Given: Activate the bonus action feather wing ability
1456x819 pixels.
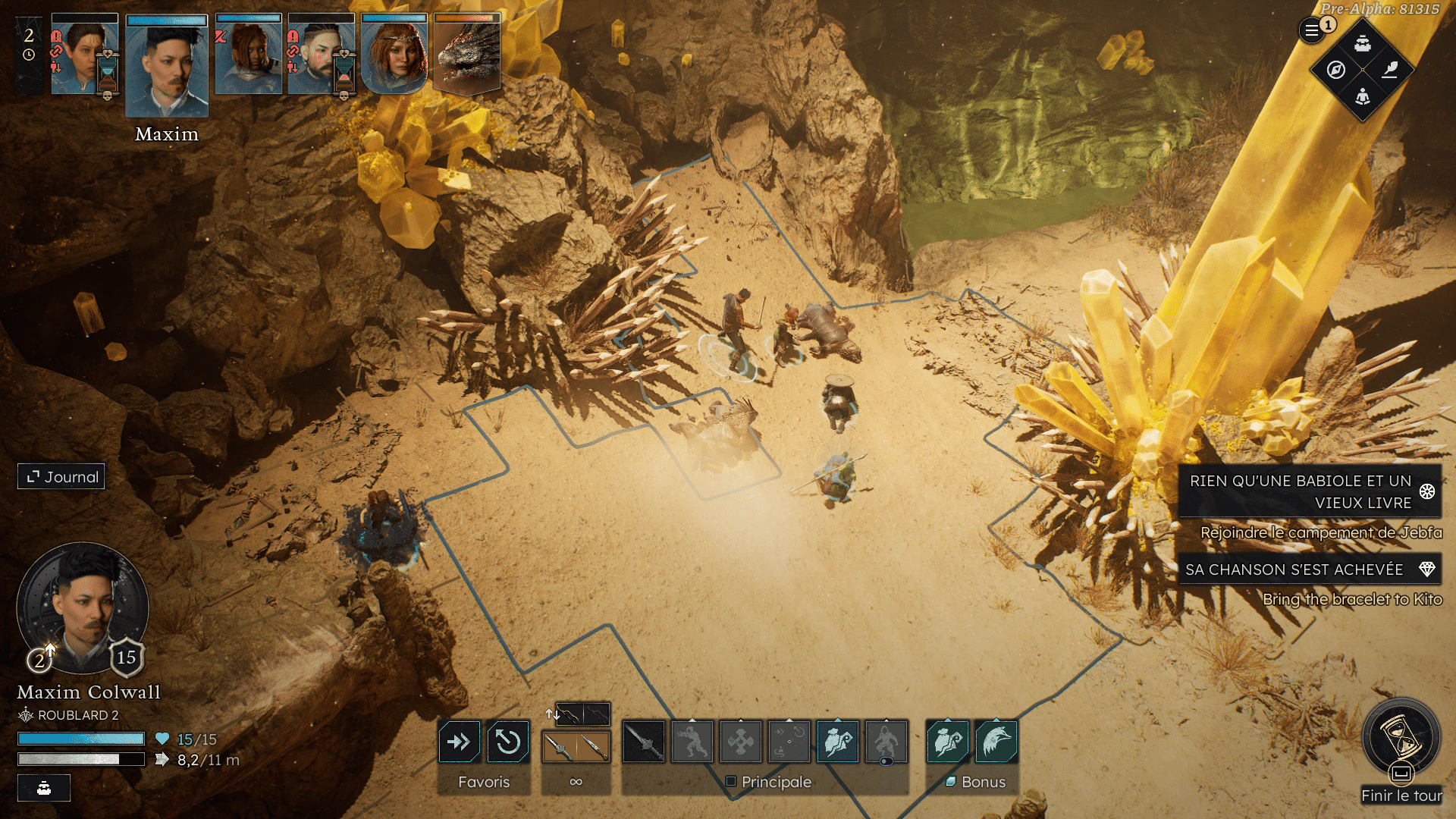Looking at the screenshot, I should [x=996, y=742].
